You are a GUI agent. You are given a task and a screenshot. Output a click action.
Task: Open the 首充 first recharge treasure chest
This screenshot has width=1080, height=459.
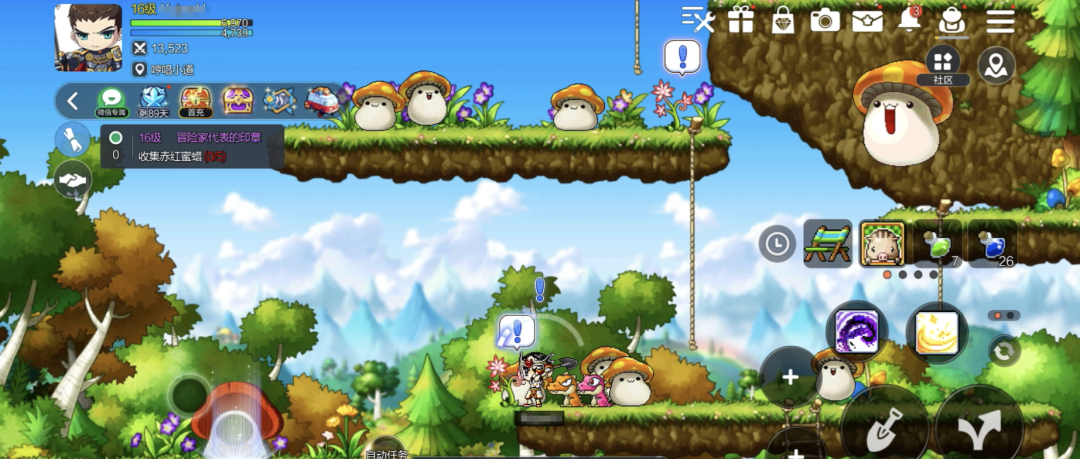click(195, 101)
